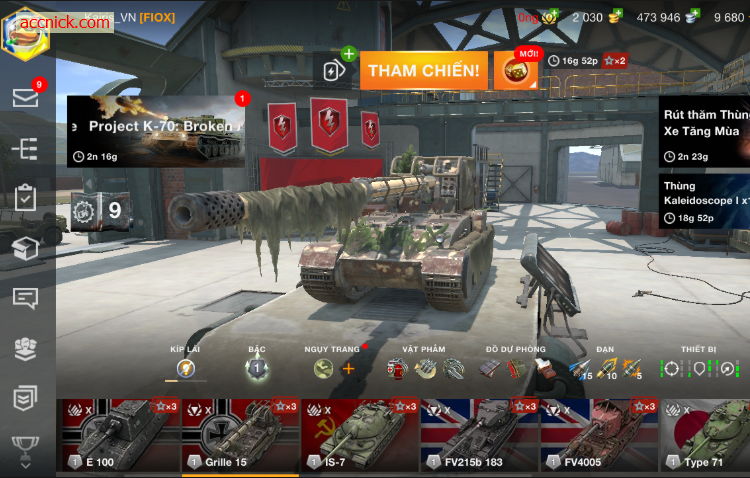Select the IS-7 tank
750x478 pixels.
click(x=360, y=435)
